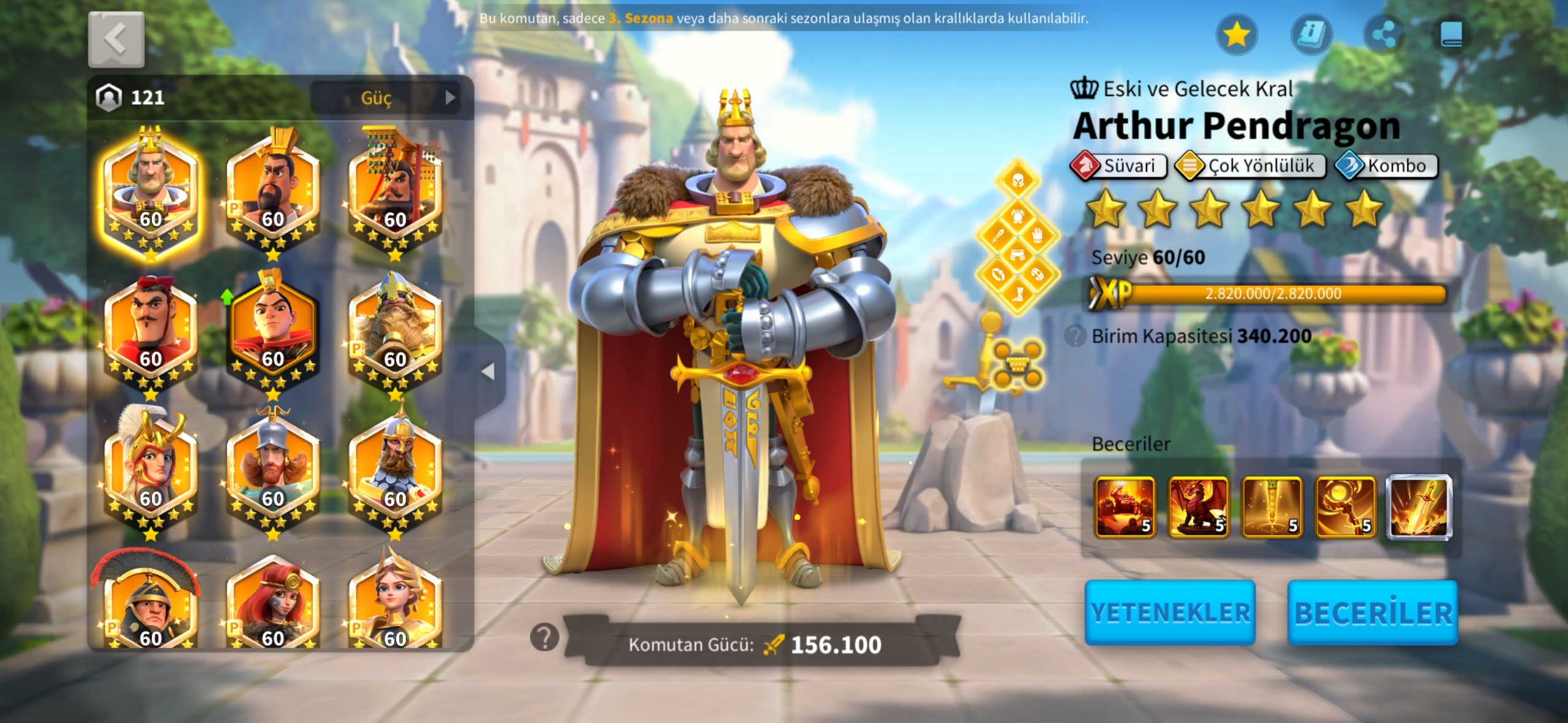Open the formation icon below equipment
This screenshot has height=723, width=1568.
tap(1017, 365)
